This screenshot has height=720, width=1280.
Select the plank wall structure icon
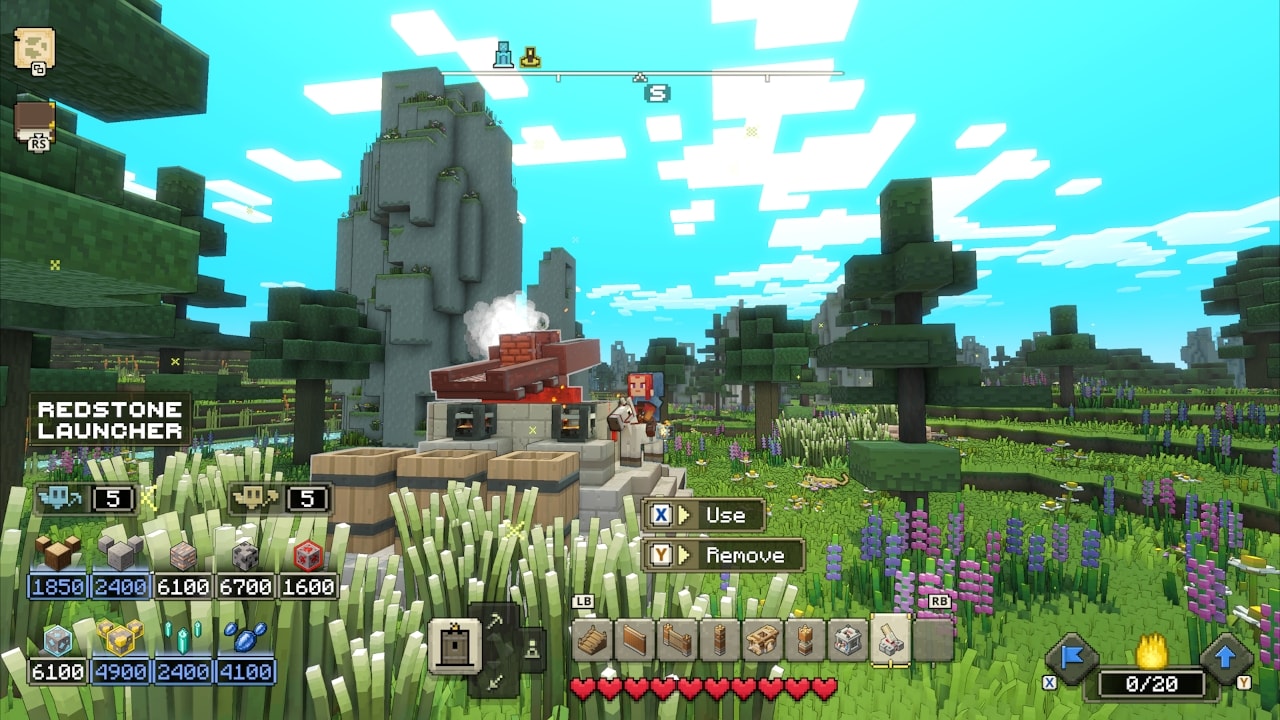click(x=634, y=639)
